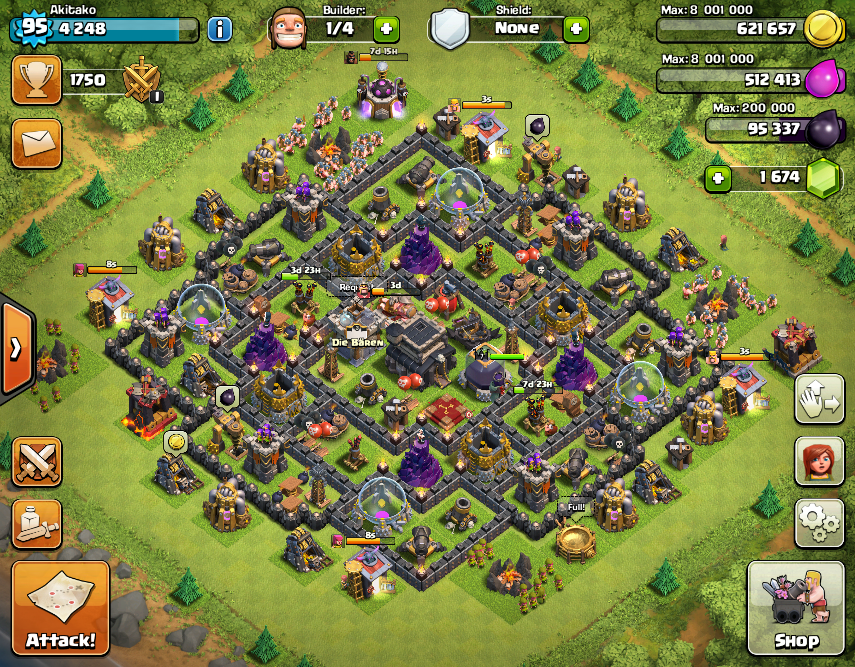Expand the orange side arrow panel
The width and height of the screenshot is (855, 667).
16,348
